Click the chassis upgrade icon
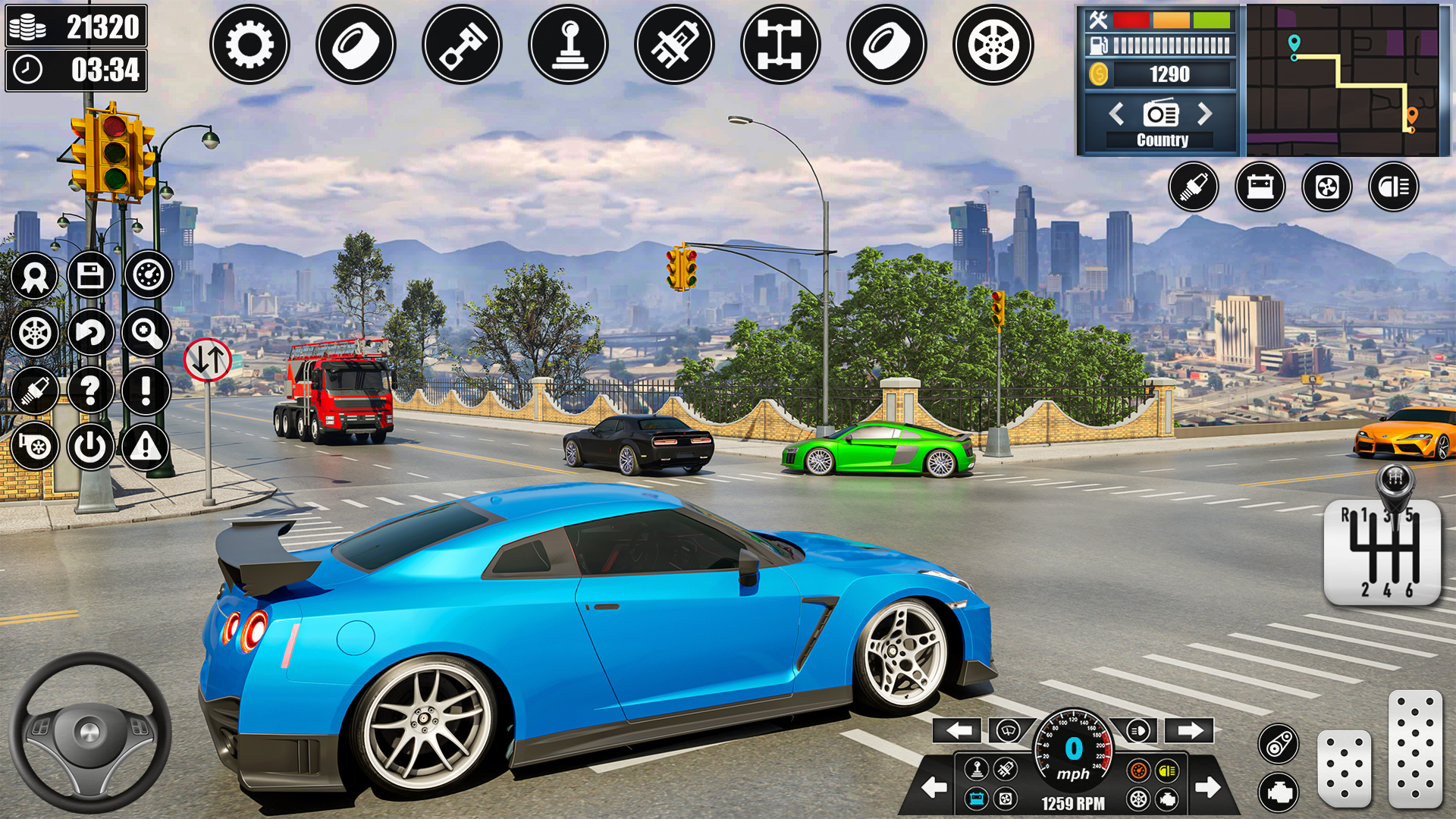The height and width of the screenshot is (819, 1456). click(x=781, y=44)
